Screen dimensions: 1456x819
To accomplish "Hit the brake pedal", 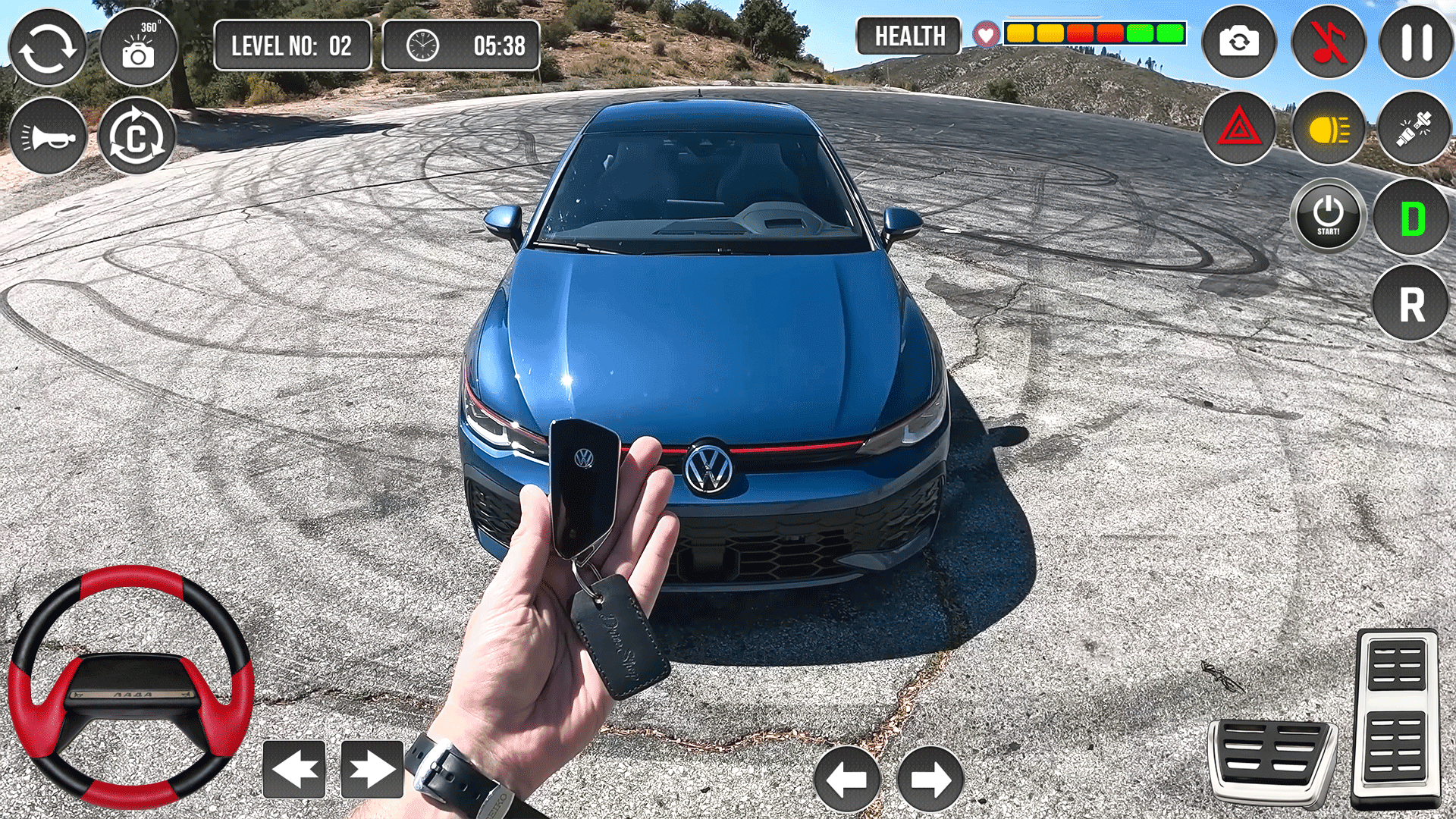I will pyautogui.click(x=1272, y=761).
